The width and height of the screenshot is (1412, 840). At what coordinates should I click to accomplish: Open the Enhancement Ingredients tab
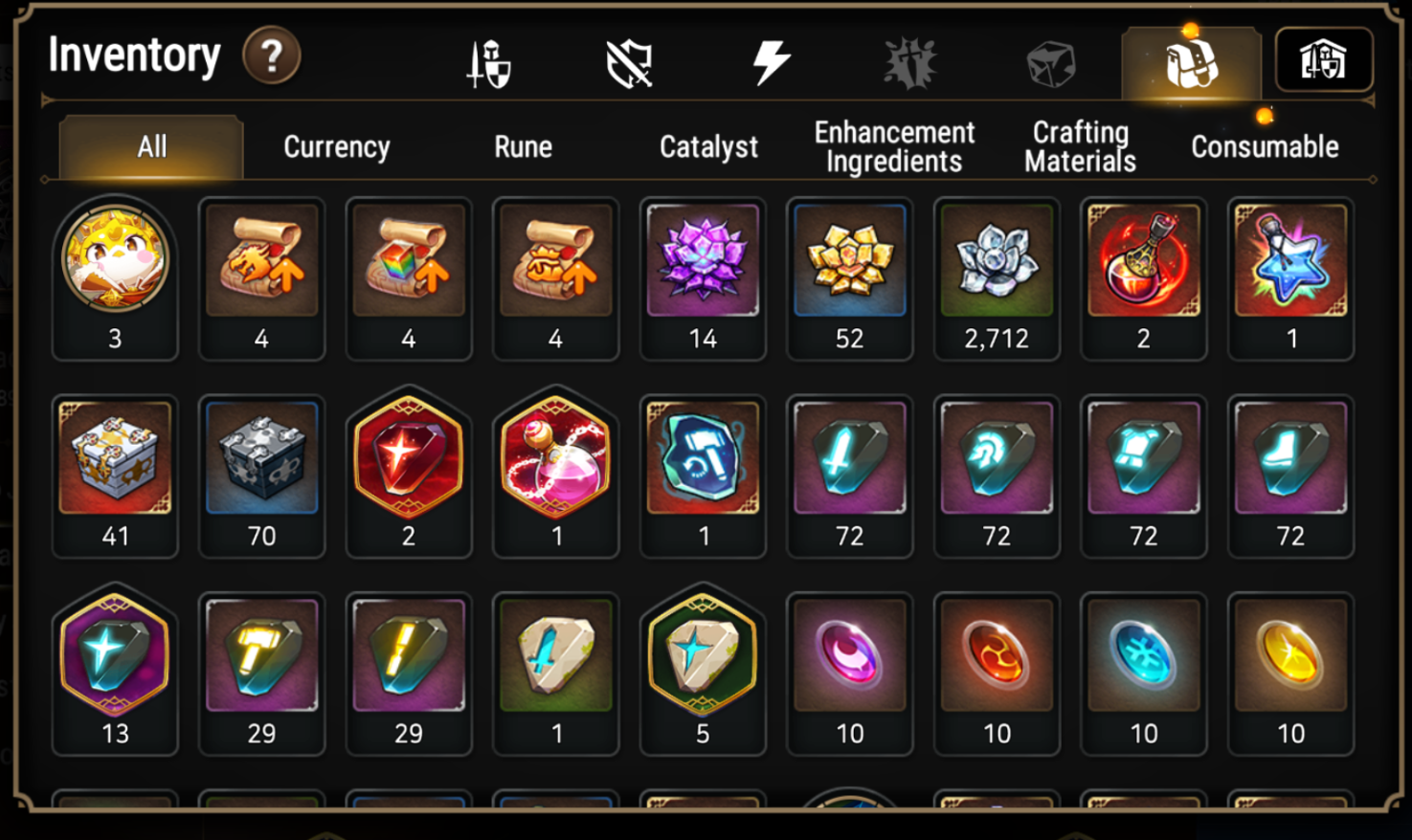tap(892, 146)
